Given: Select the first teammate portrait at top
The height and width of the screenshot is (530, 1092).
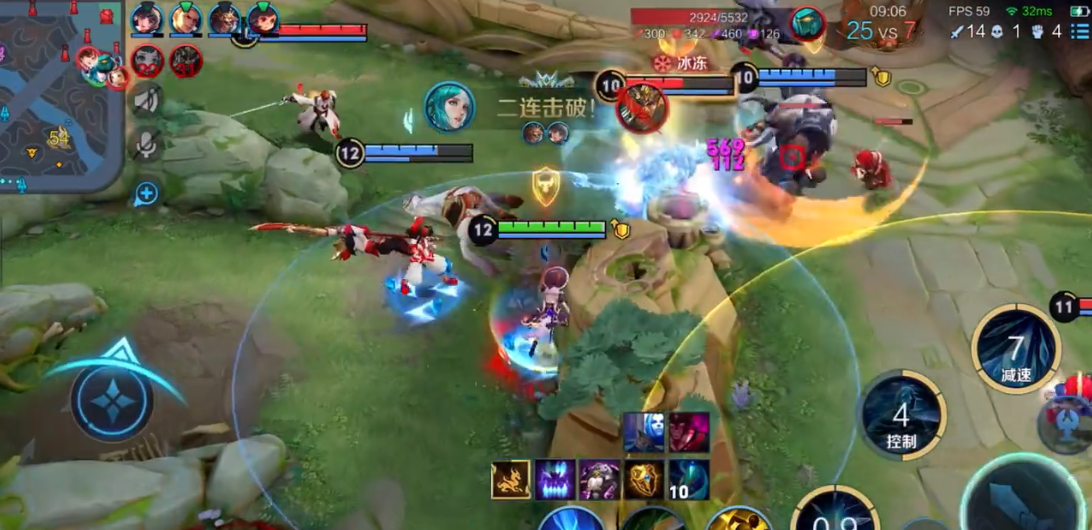Looking at the screenshot, I should coord(147,19).
